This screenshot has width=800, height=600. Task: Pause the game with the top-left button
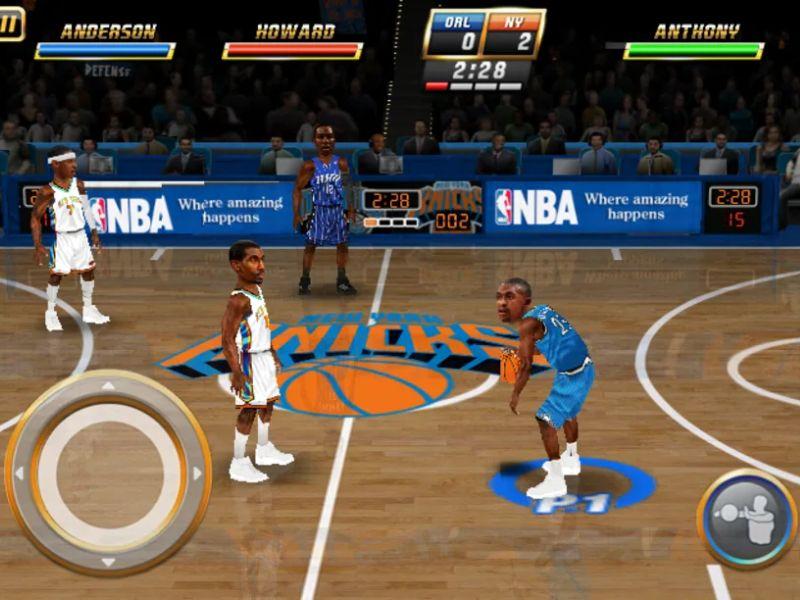(10, 23)
